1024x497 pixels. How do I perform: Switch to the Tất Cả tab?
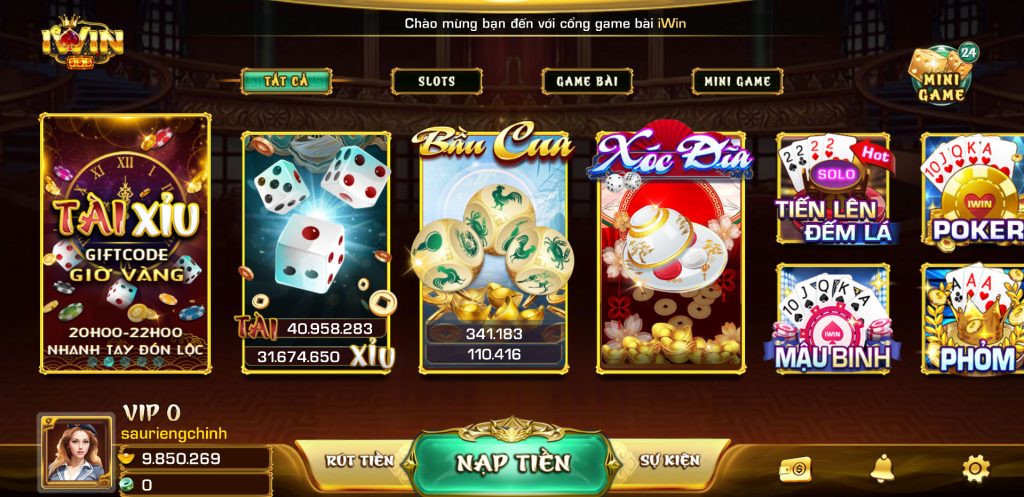click(286, 81)
